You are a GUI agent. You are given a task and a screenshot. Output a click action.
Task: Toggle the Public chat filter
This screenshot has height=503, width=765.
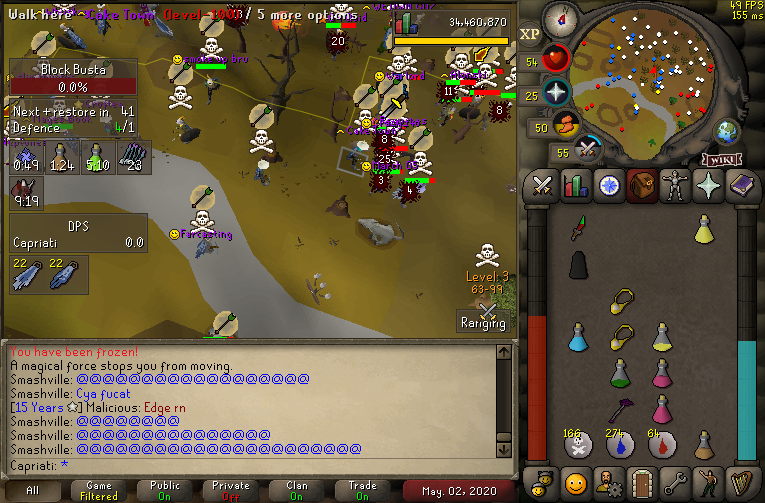165,490
